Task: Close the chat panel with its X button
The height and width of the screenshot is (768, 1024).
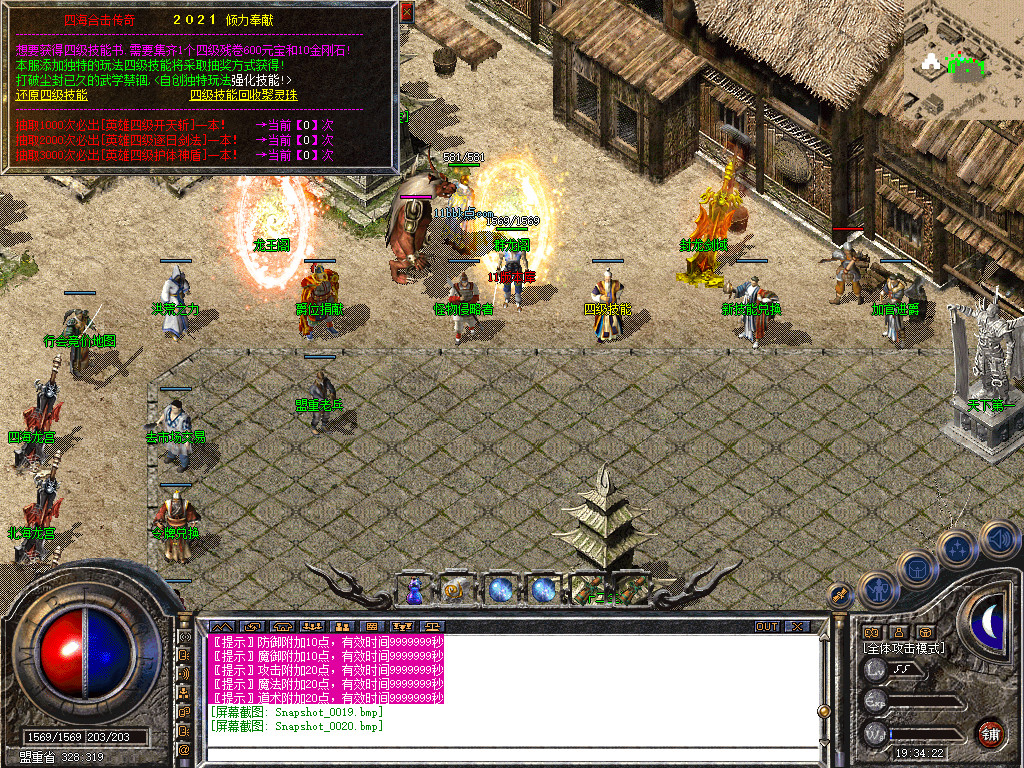Action: click(x=796, y=627)
